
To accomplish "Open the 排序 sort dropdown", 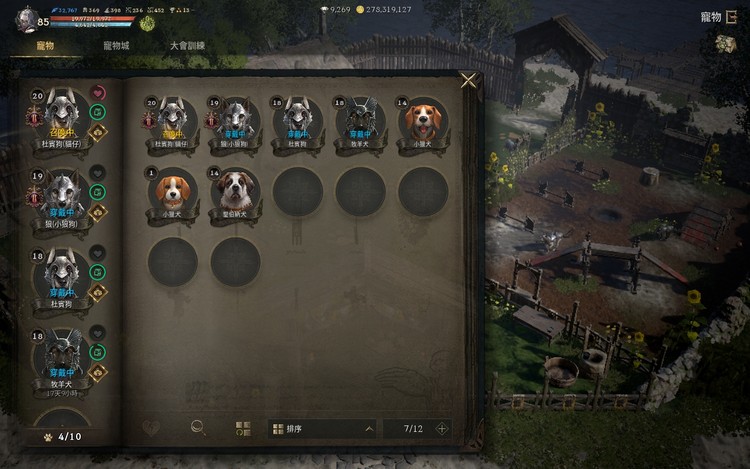I will point(323,429).
